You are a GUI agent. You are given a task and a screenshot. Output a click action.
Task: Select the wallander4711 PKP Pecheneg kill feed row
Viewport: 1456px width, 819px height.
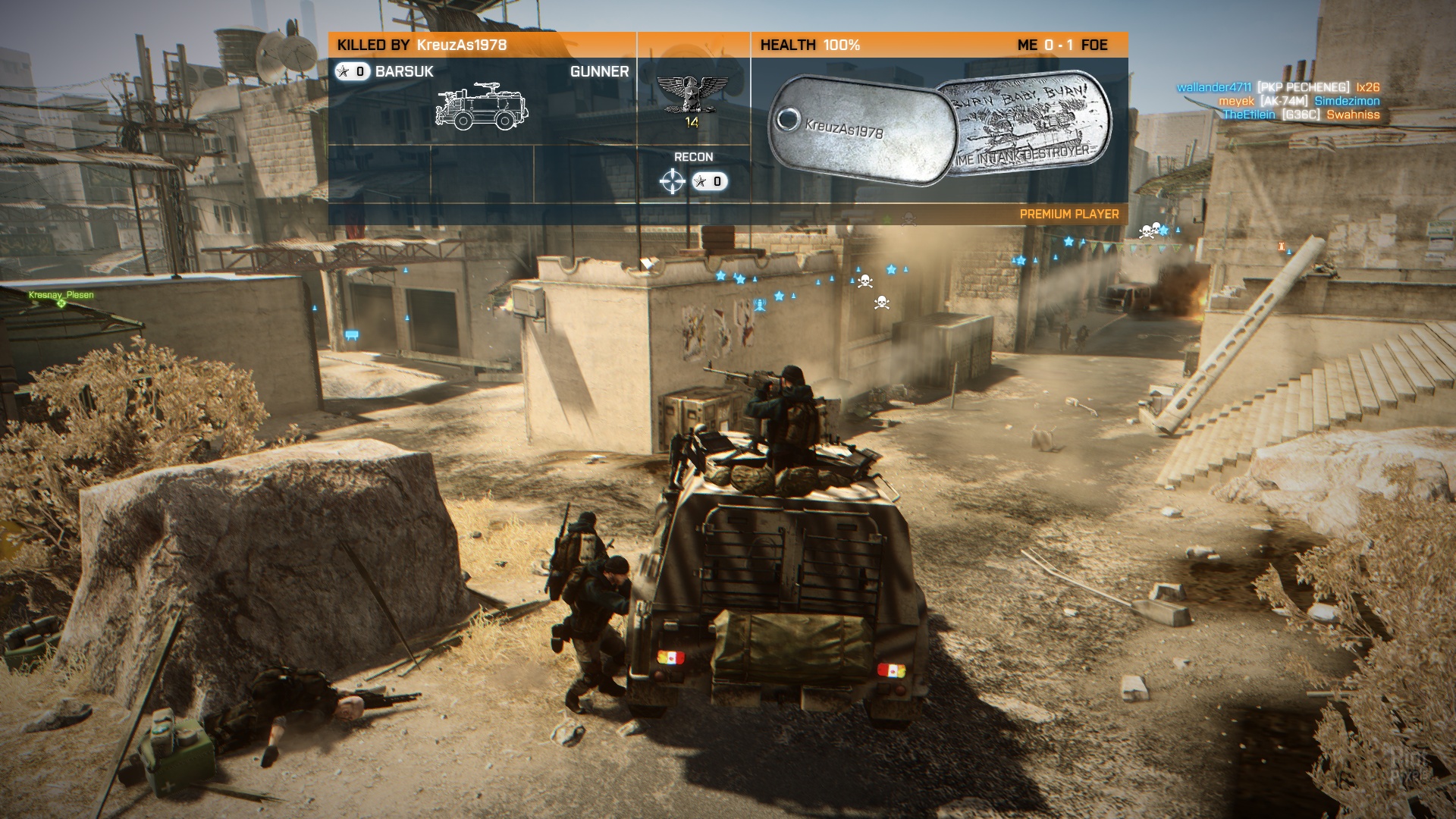click(1278, 87)
